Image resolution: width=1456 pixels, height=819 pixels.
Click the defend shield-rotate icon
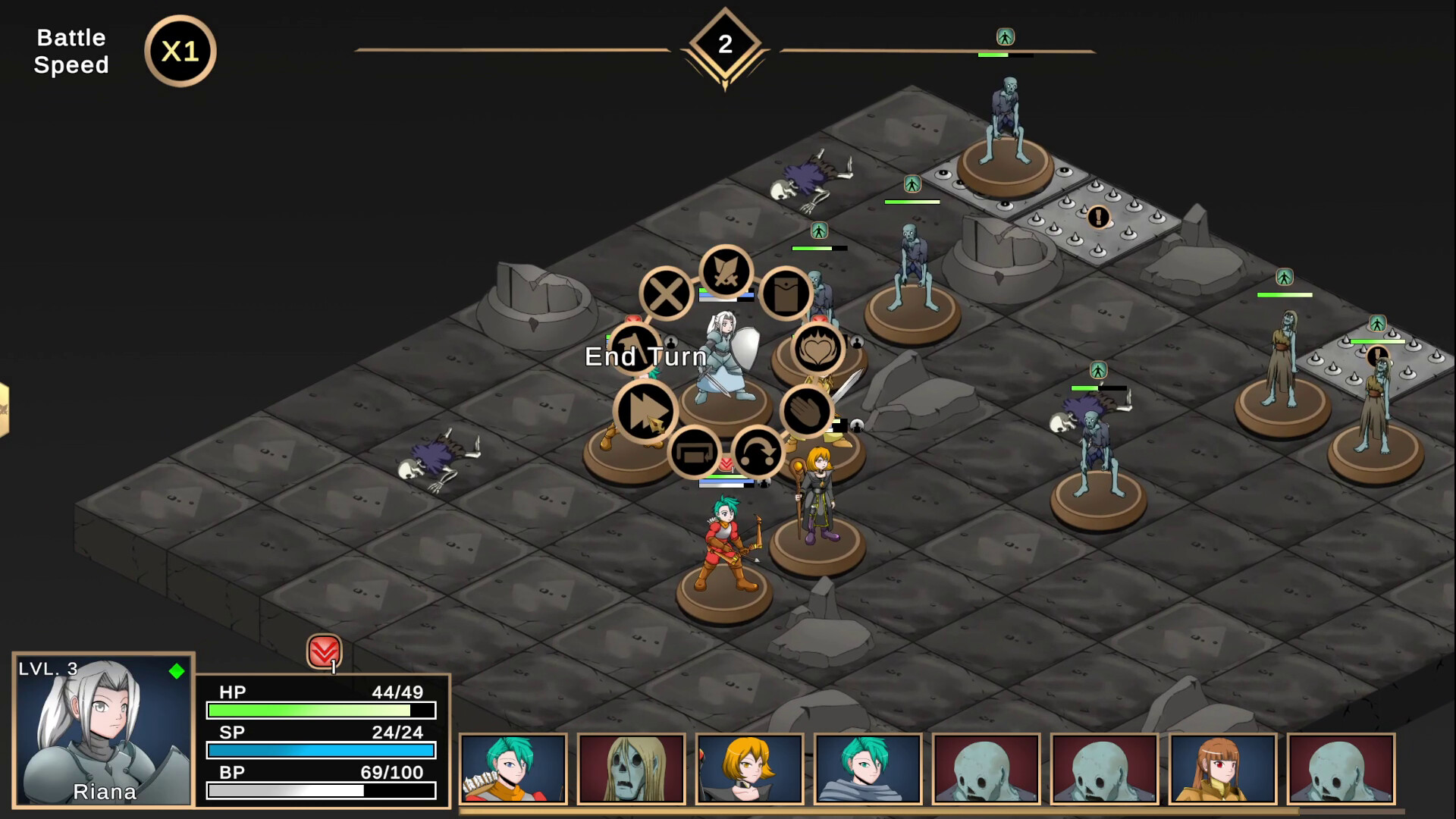[x=758, y=450]
